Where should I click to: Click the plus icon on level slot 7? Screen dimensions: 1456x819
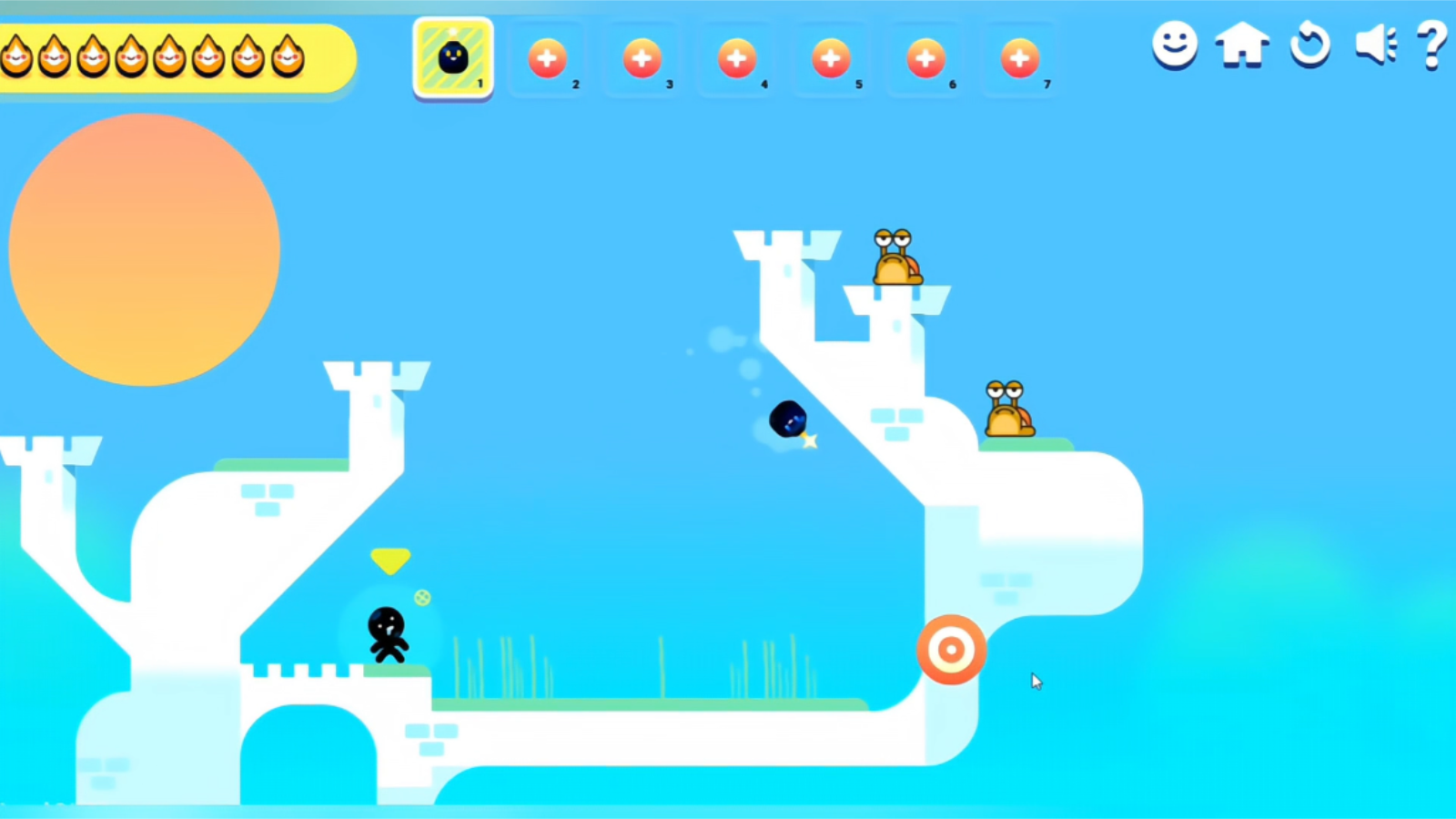click(x=1020, y=56)
